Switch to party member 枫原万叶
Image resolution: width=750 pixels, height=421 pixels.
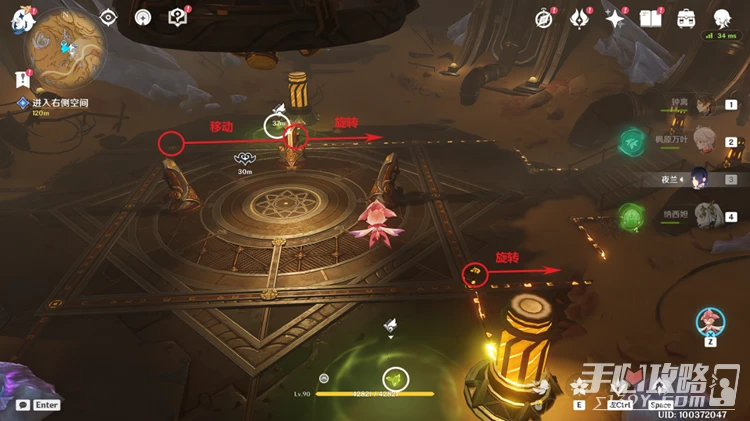704,142
